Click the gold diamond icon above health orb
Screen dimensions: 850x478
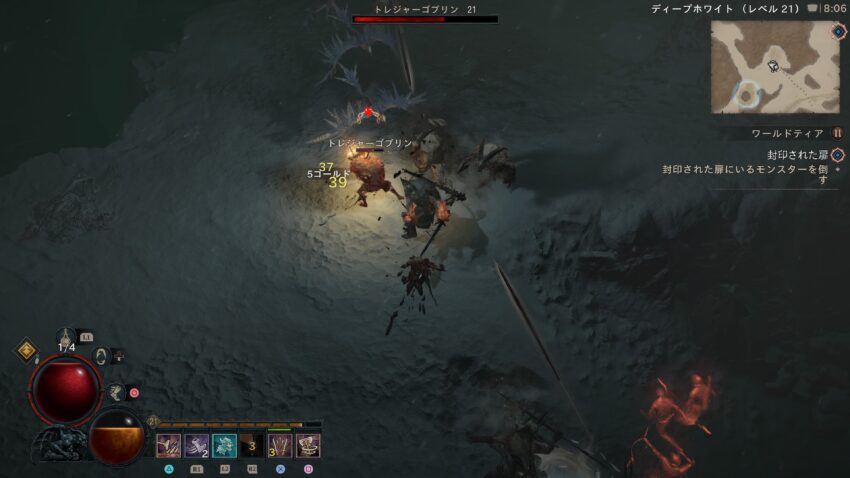tap(26, 351)
